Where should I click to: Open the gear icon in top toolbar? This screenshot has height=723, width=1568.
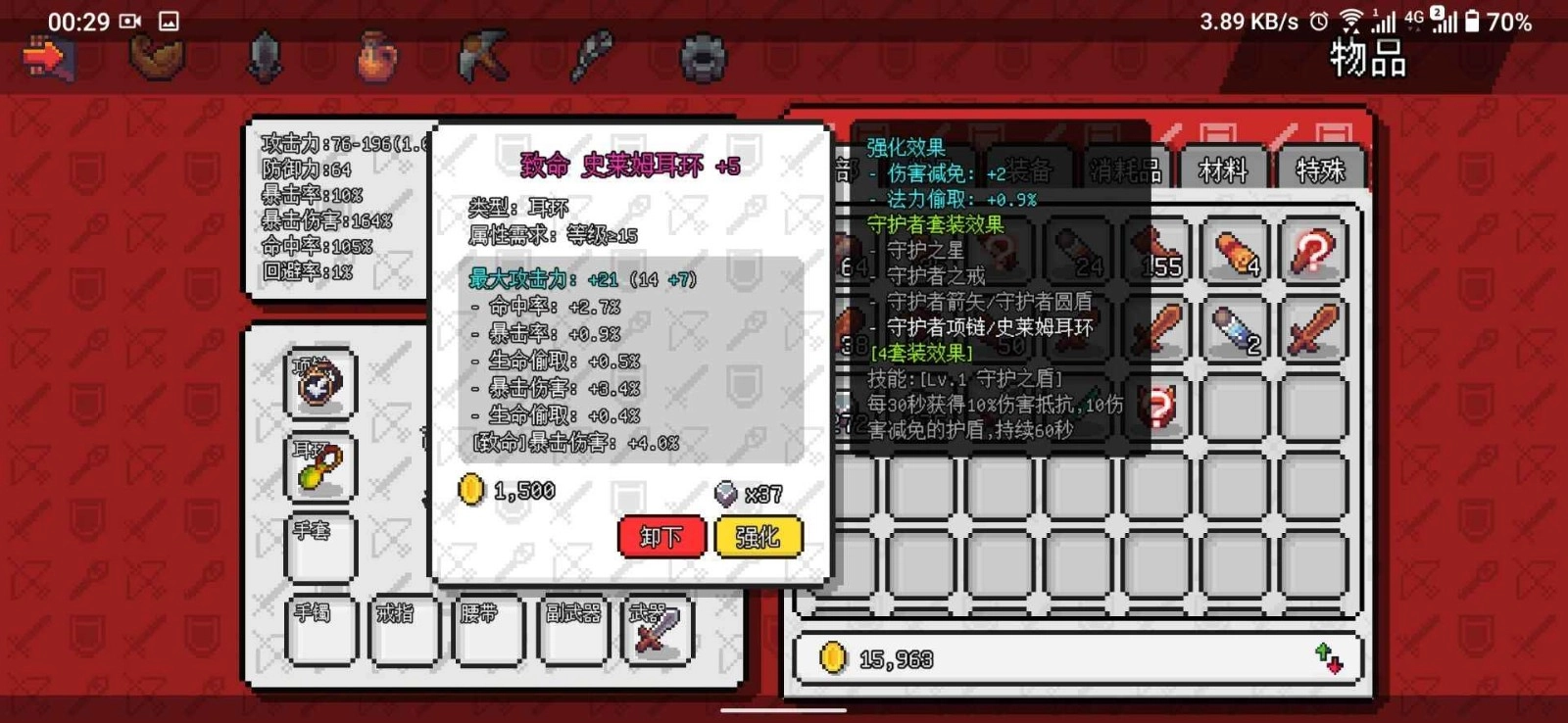(702, 59)
